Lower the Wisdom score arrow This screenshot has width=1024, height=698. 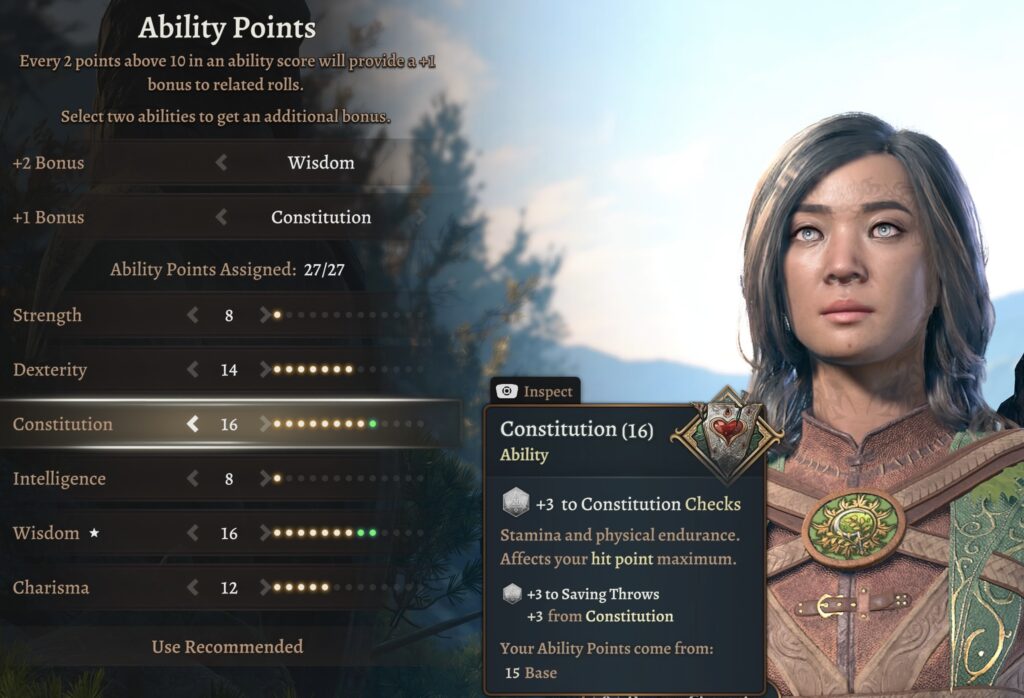[193, 533]
